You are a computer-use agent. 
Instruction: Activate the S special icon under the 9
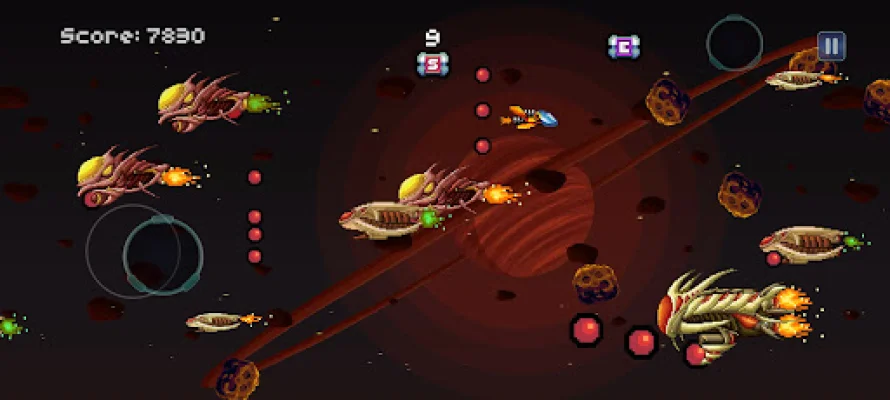(433, 64)
